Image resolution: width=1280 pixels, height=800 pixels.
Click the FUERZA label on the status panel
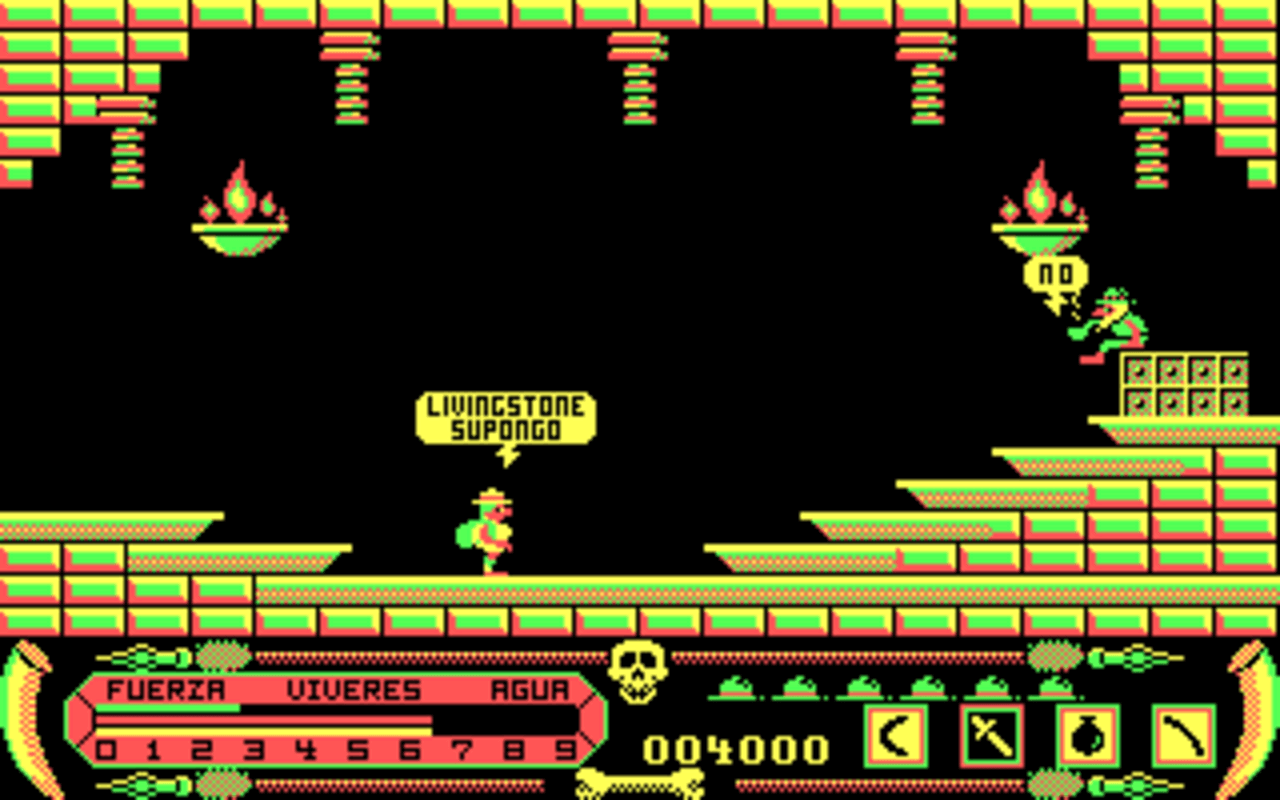coord(168,688)
